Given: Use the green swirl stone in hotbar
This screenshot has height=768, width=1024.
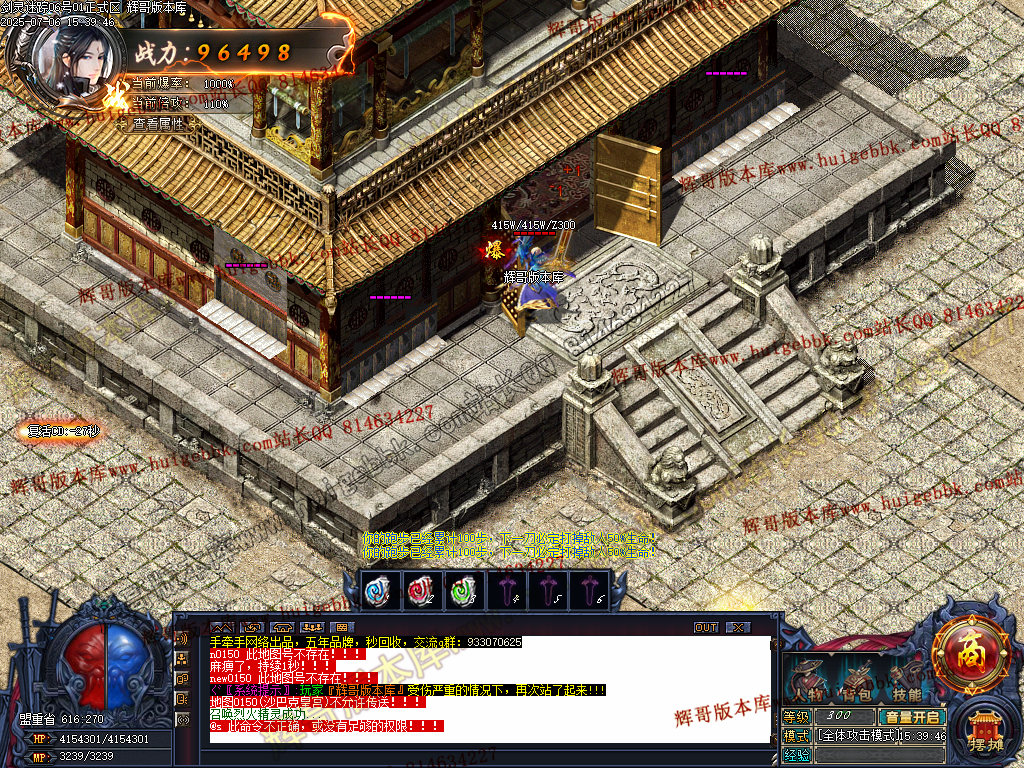Looking at the screenshot, I should [461, 590].
